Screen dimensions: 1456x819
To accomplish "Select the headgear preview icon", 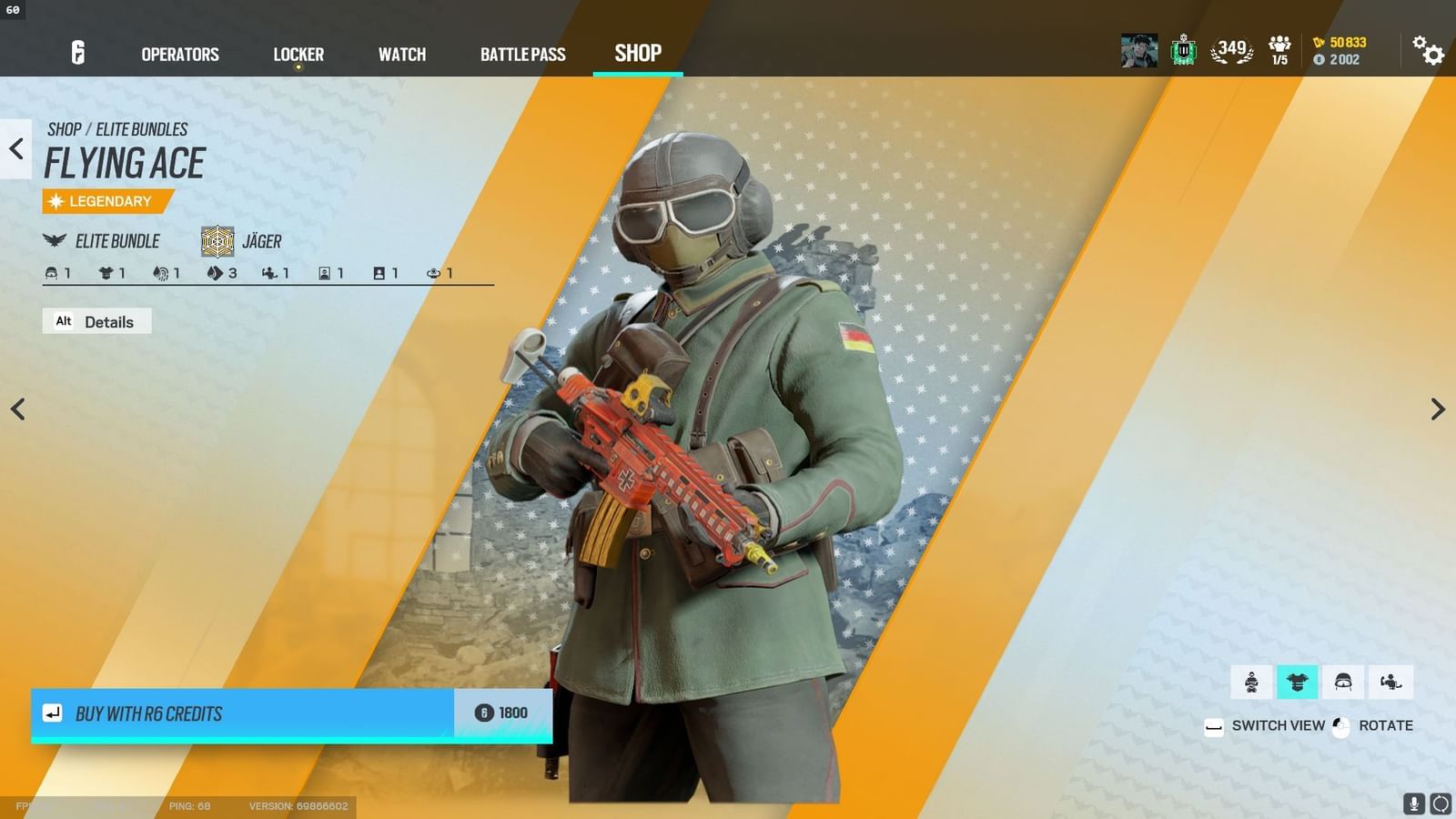I will [x=1344, y=681].
